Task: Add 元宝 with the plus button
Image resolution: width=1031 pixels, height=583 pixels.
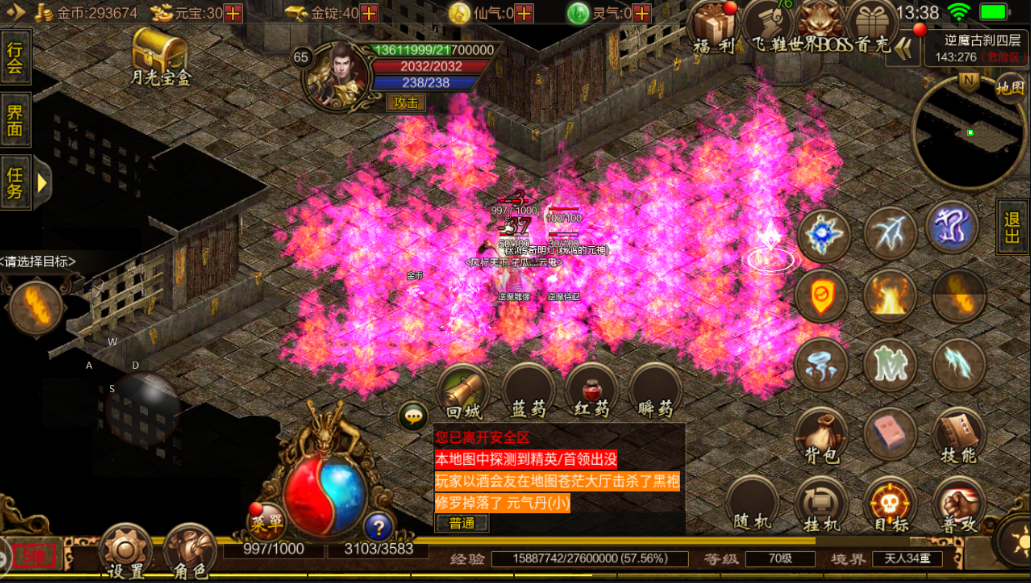Action: tap(233, 13)
